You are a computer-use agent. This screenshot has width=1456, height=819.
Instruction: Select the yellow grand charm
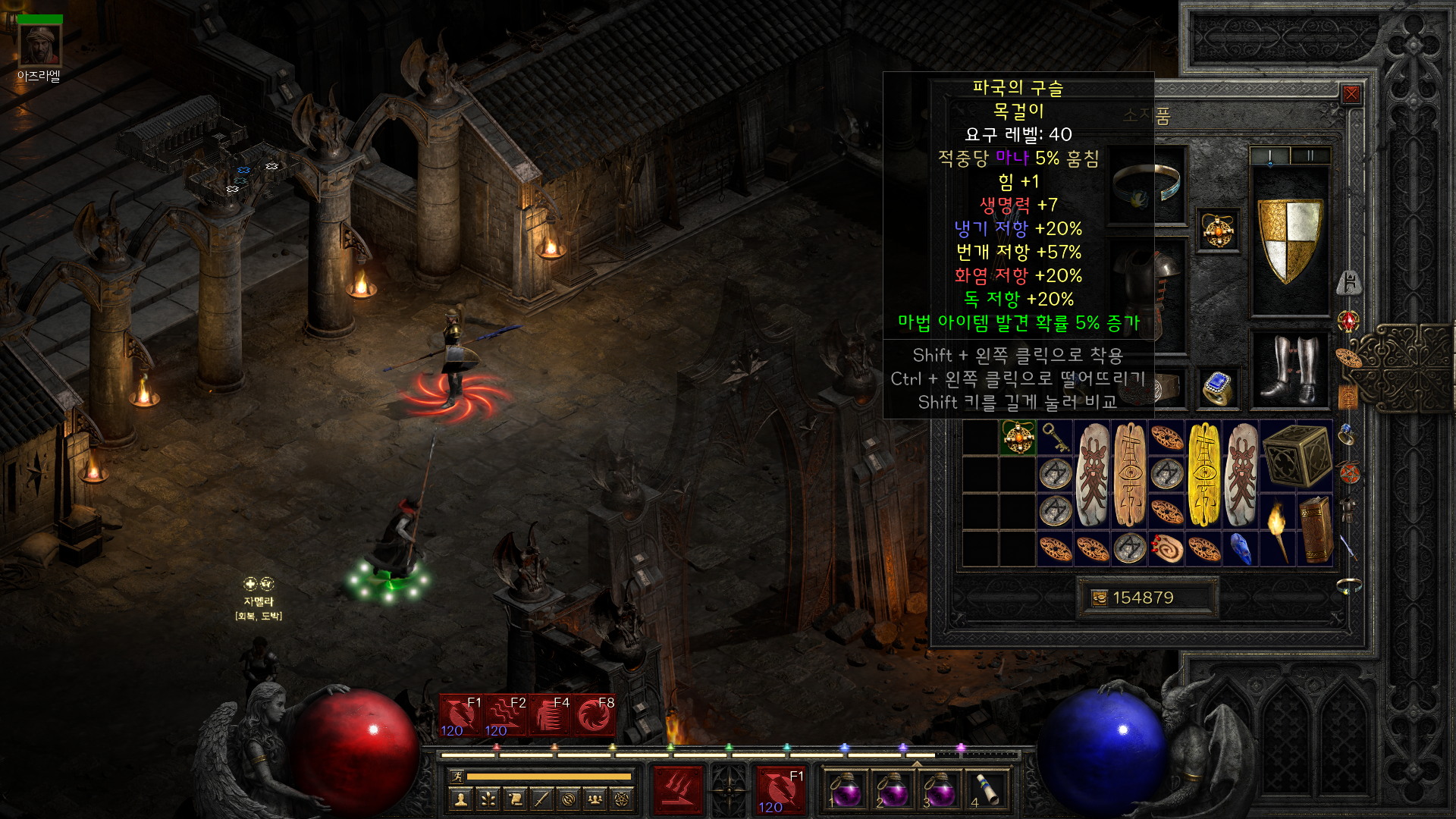point(1204,474)
